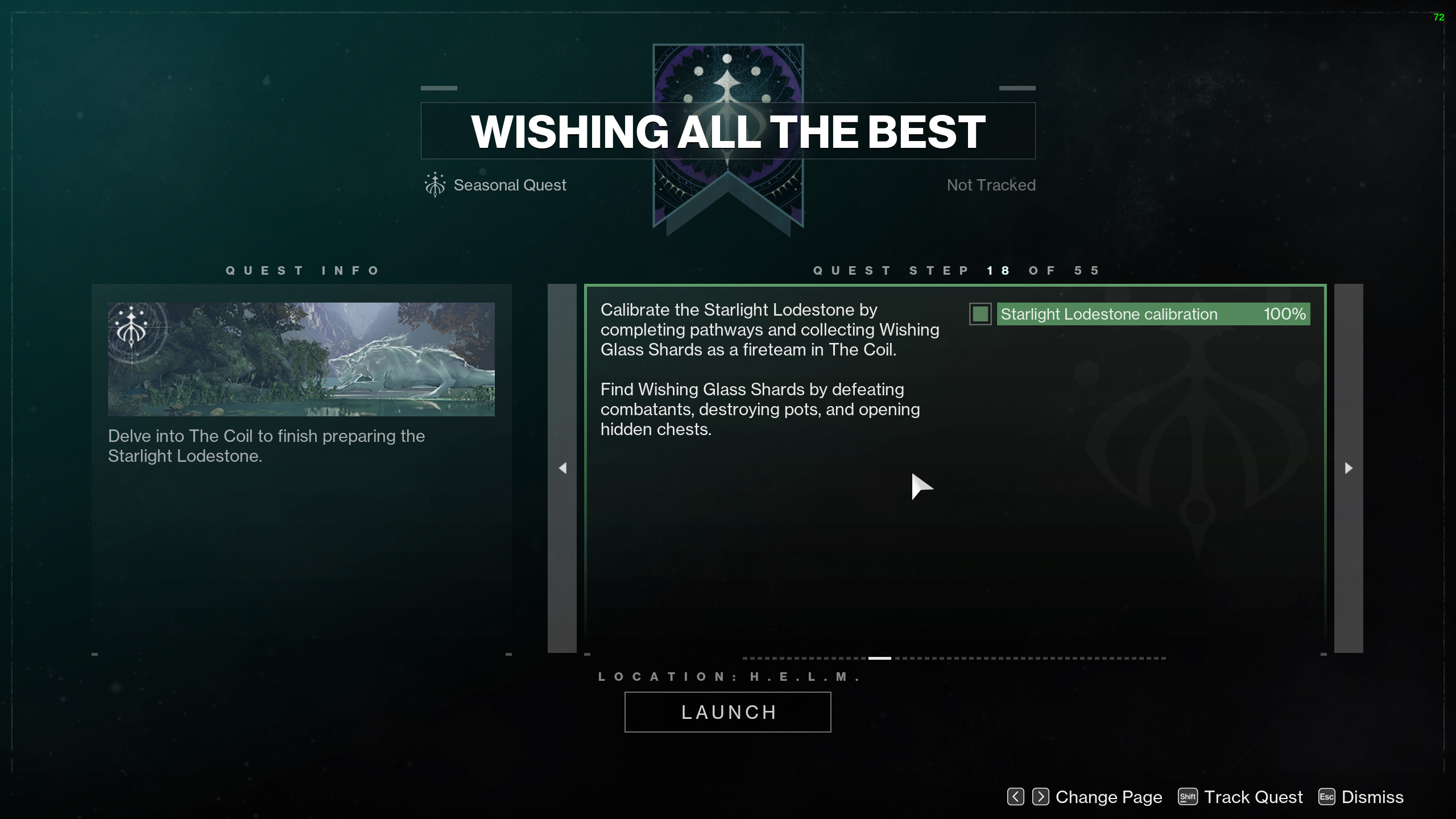Toggle the Starlight Lodestone calibration checkbox
This screenshot has height=819, width=1456.
pos(980,314)
